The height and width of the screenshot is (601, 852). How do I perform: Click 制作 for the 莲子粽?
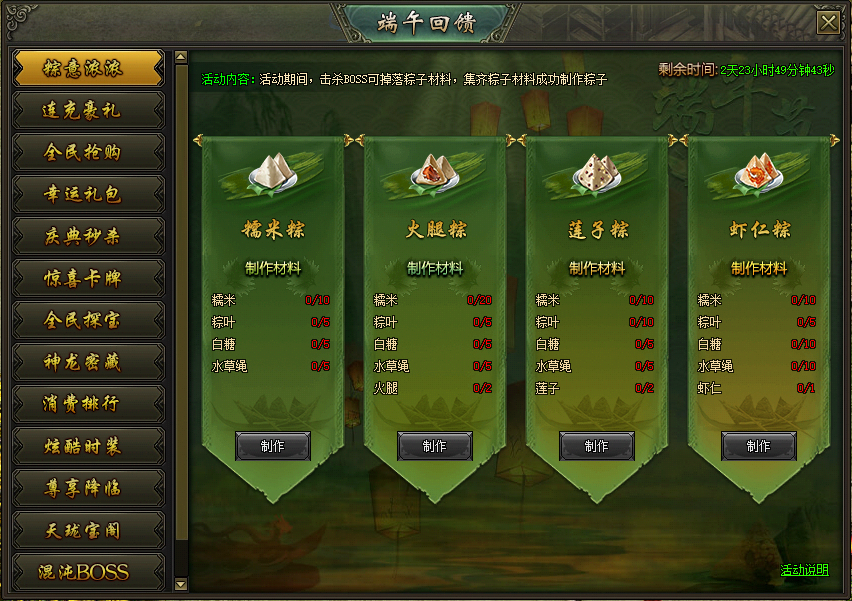[597, 446]
